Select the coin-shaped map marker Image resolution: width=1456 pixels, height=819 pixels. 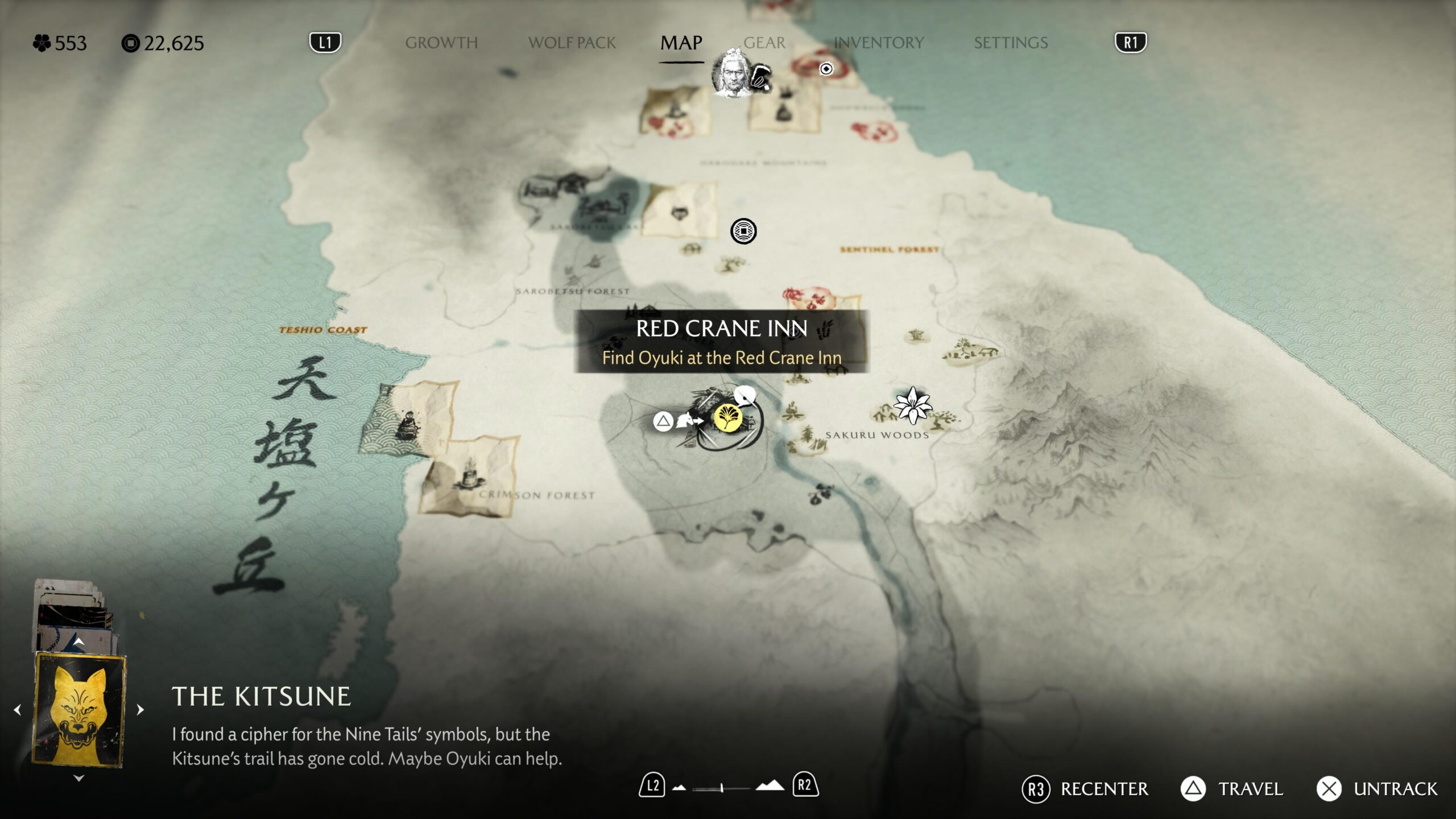(743, 231)
